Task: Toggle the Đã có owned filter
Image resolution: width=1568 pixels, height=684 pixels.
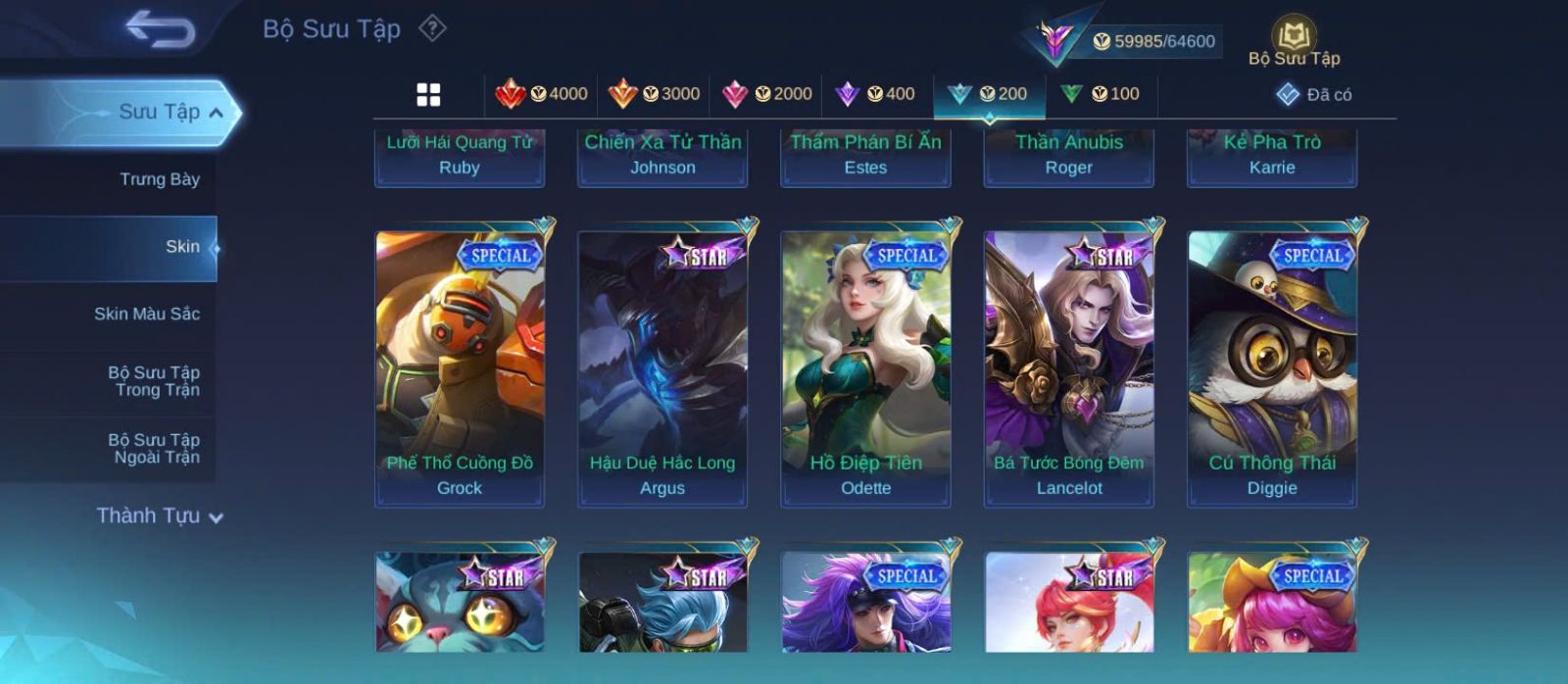Action: click(1313, 94)
